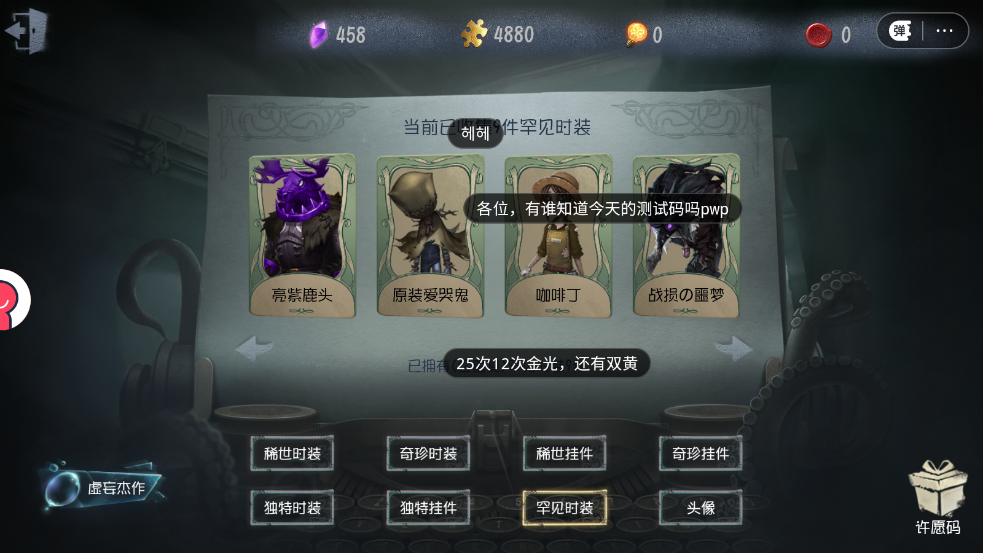This screenshot has width=983, height=553.
Task: Open the 头像 category
Action: [700, 508]
